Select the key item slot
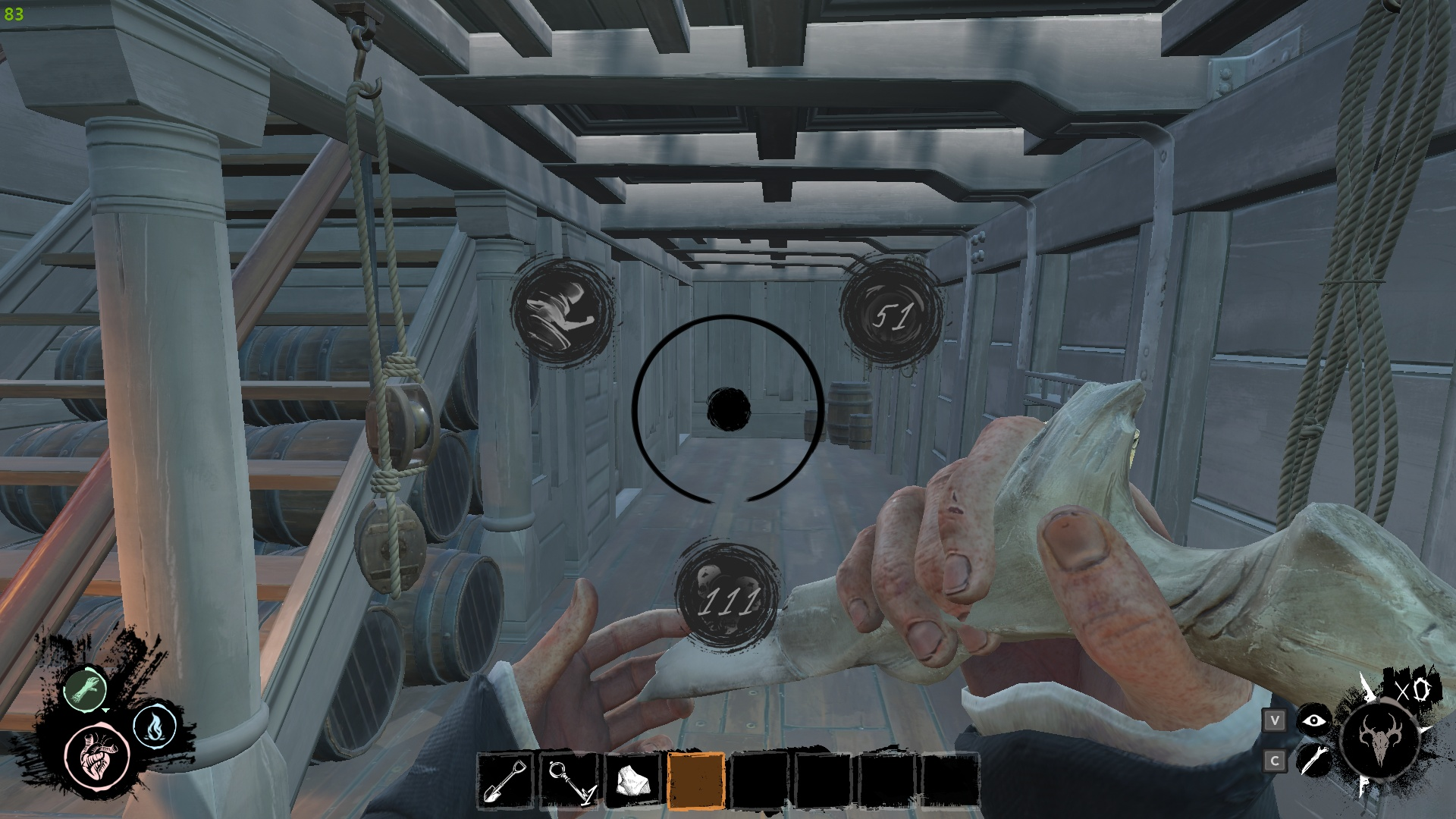 coord(569,780)
